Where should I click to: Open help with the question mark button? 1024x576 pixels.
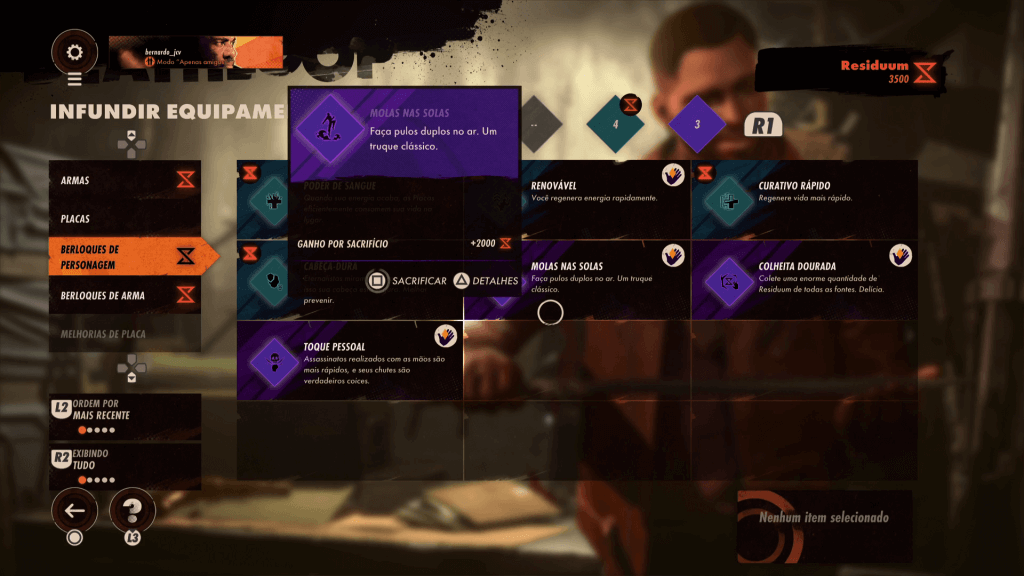coord(131,511)
